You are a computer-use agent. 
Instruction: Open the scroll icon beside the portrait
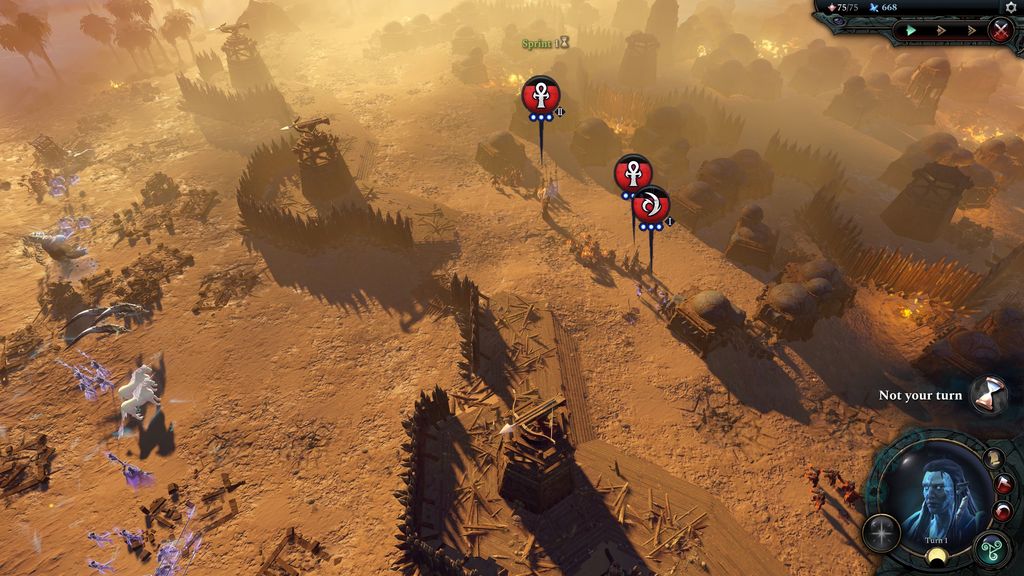click(993, 459)
